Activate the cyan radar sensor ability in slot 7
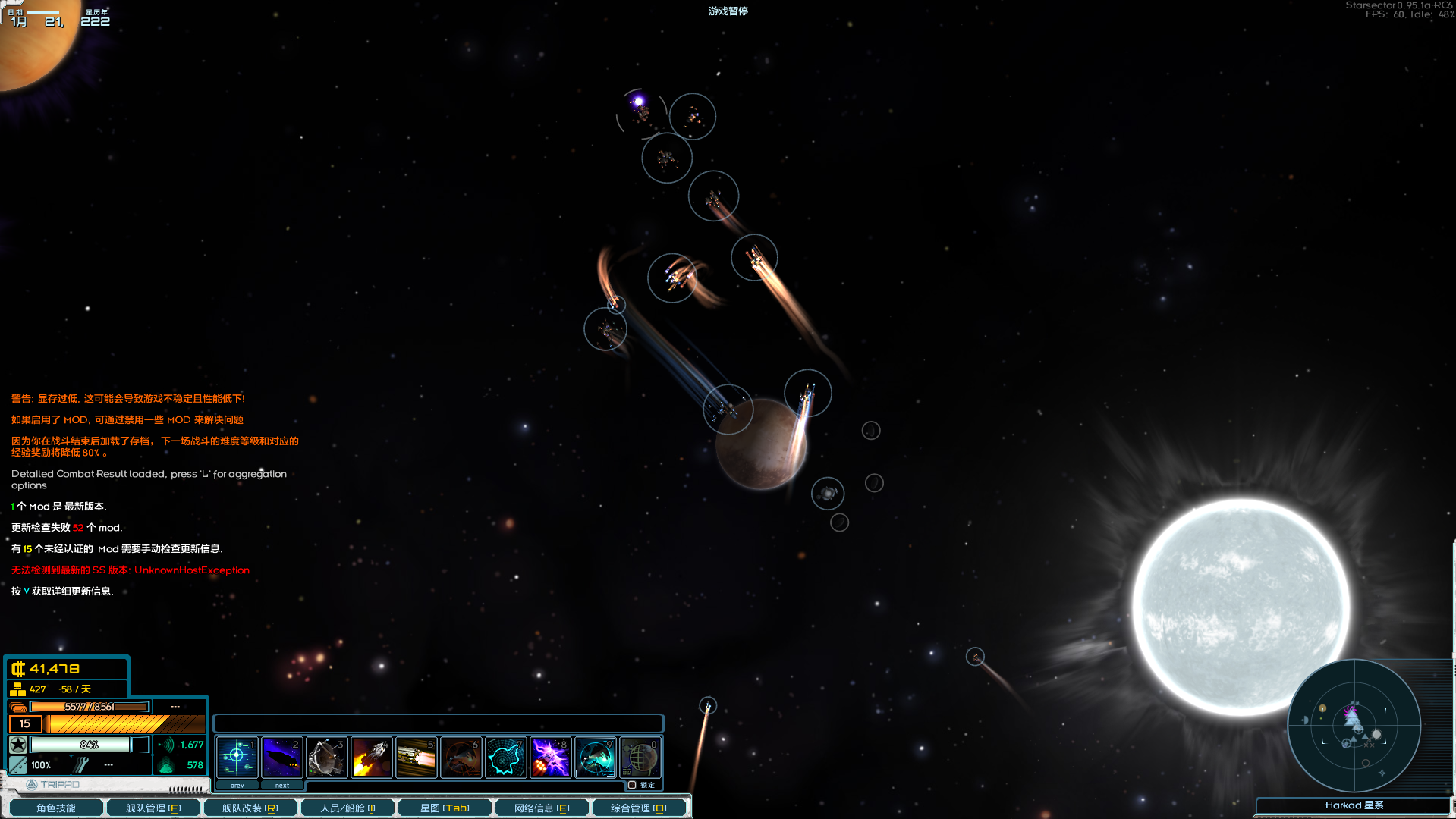 click(x=505, y=756)
